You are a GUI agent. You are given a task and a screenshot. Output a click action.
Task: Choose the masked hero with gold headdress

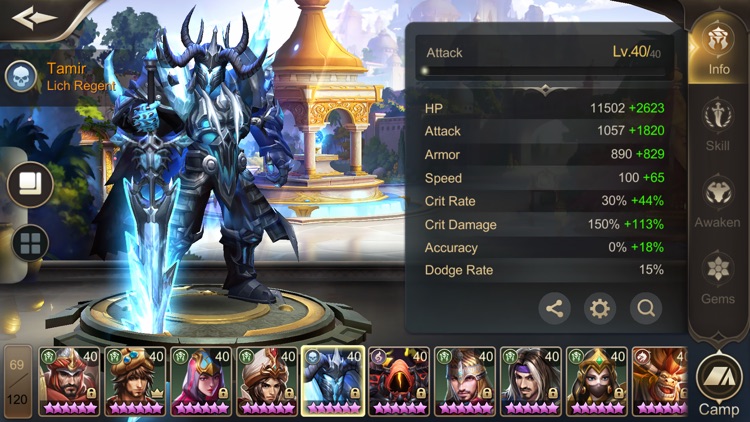tap(596, 381)
